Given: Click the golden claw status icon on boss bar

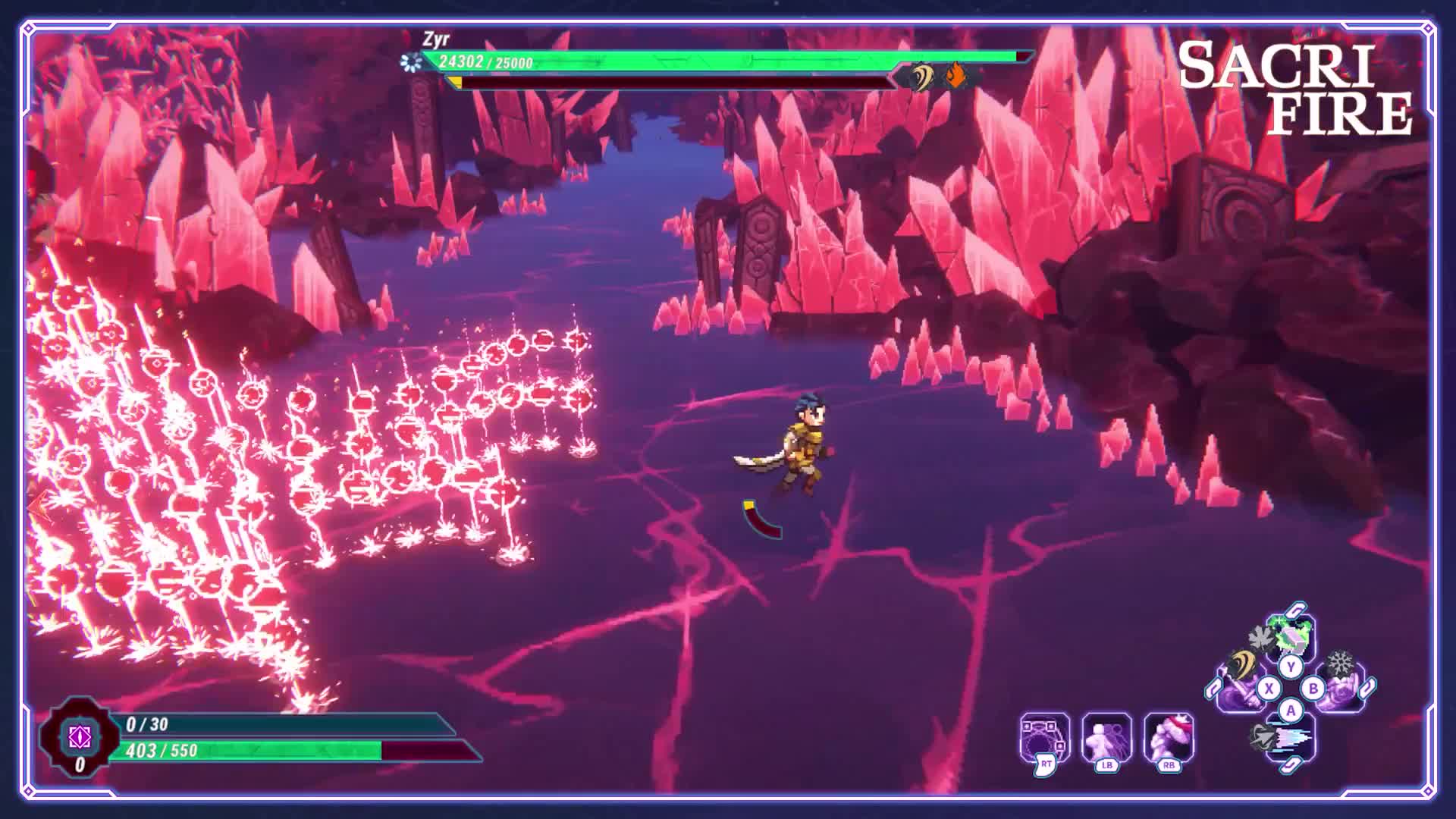Looking at the screenshot, I should click(x=922, y=76).
